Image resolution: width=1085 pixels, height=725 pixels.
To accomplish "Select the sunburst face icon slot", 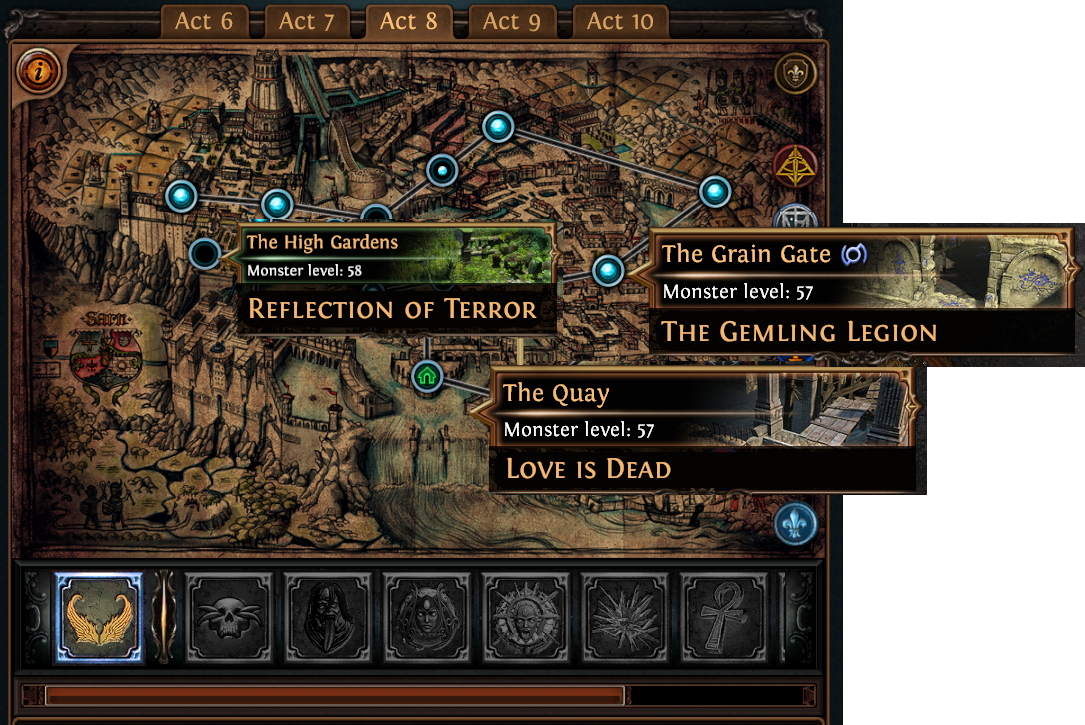I will [x=526, y=618].
